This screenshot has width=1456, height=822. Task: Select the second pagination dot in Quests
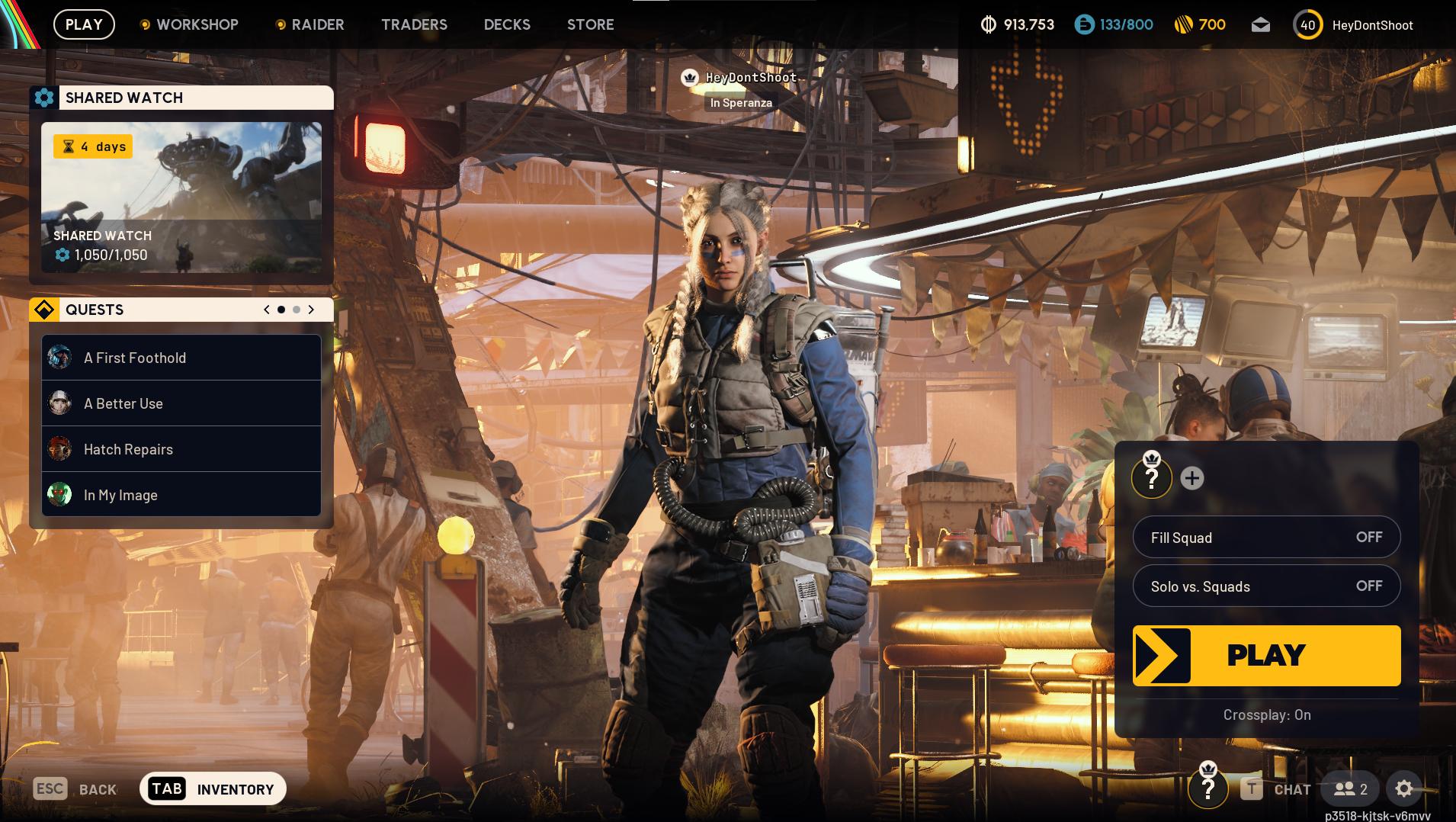(296, 310)
